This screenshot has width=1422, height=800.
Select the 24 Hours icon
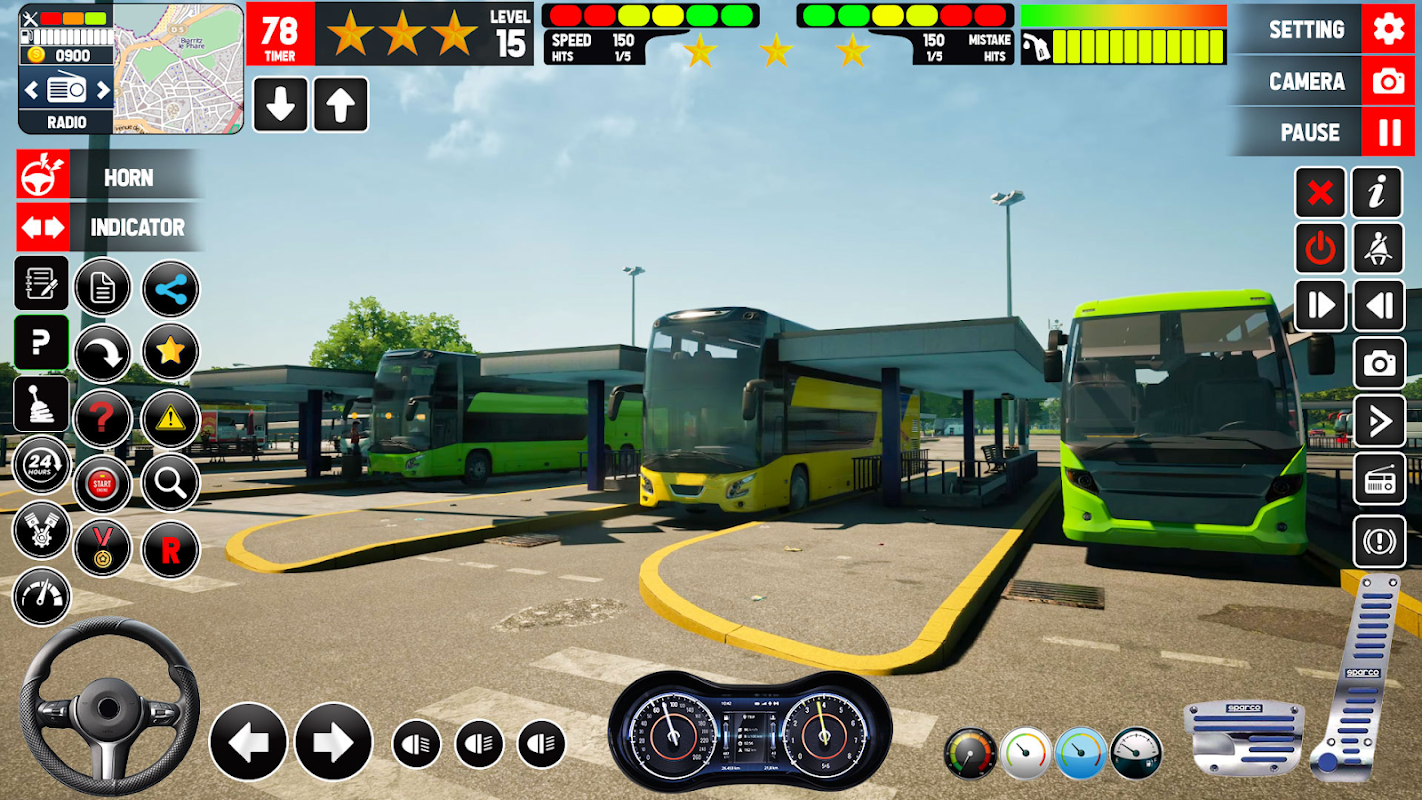41,465
